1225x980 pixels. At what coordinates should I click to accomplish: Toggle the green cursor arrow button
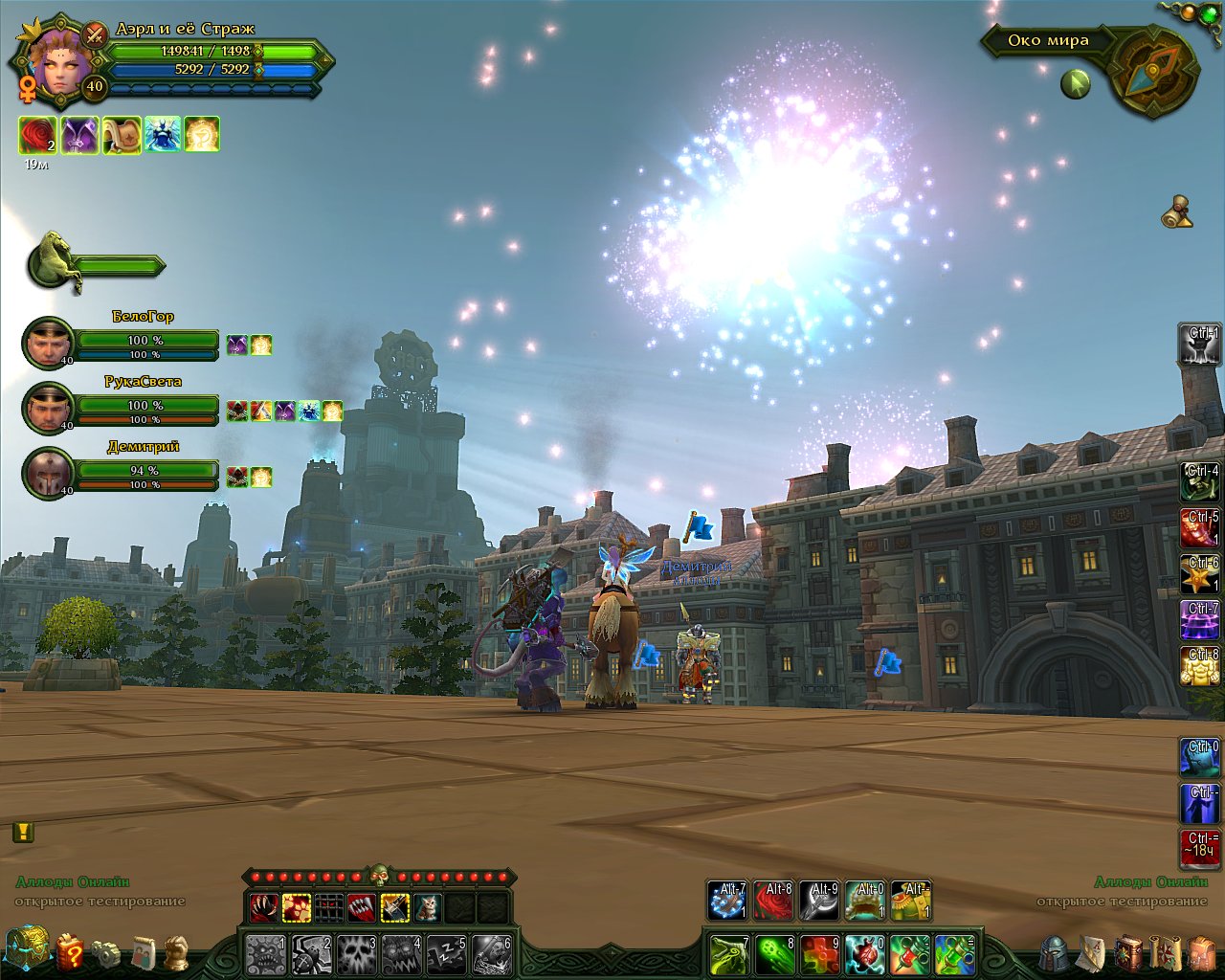tap(1076, 84)
